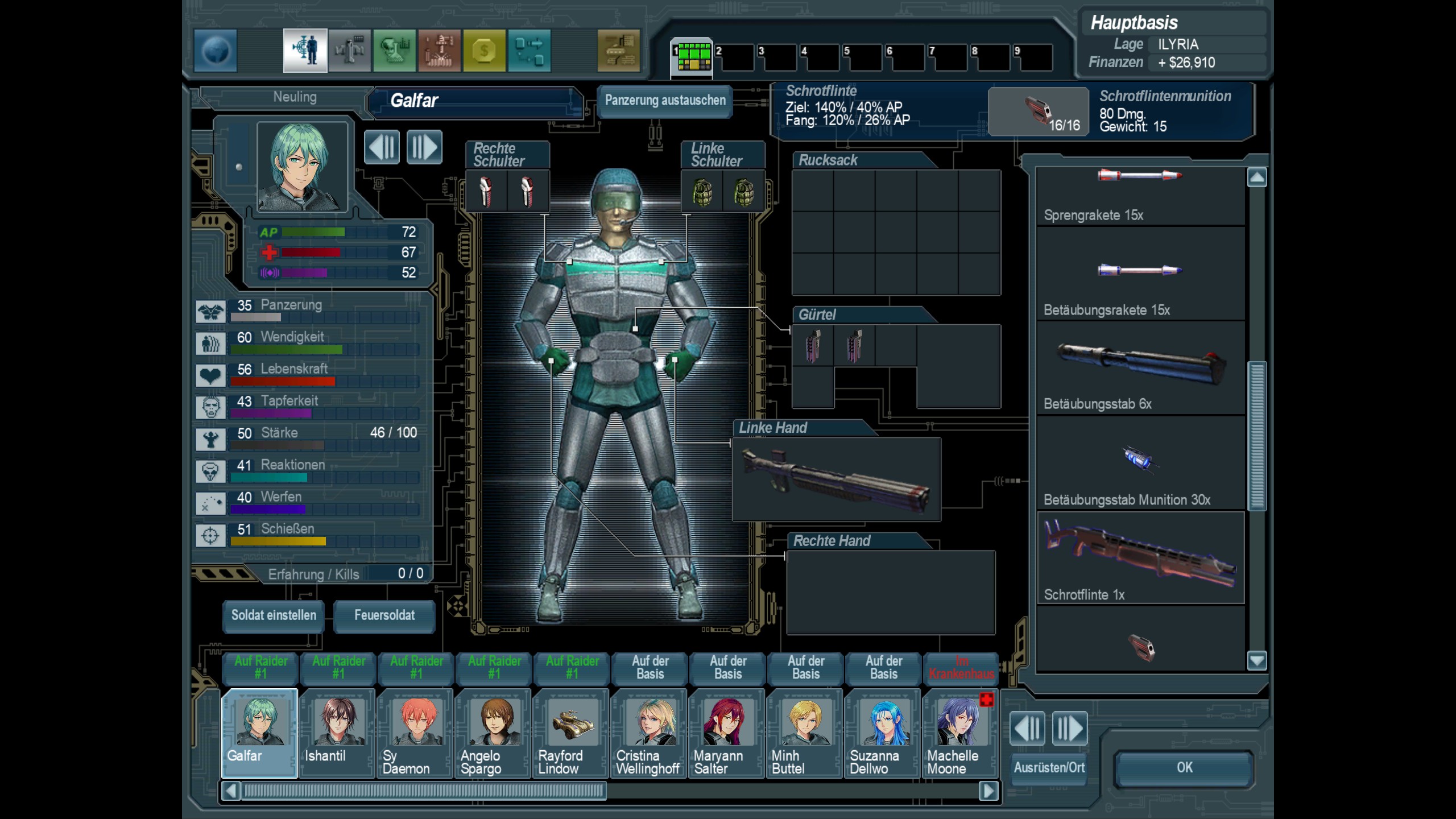Open the yellow finance dollar screen
This screenshot has height=819, width=1456.
[484, 51]
